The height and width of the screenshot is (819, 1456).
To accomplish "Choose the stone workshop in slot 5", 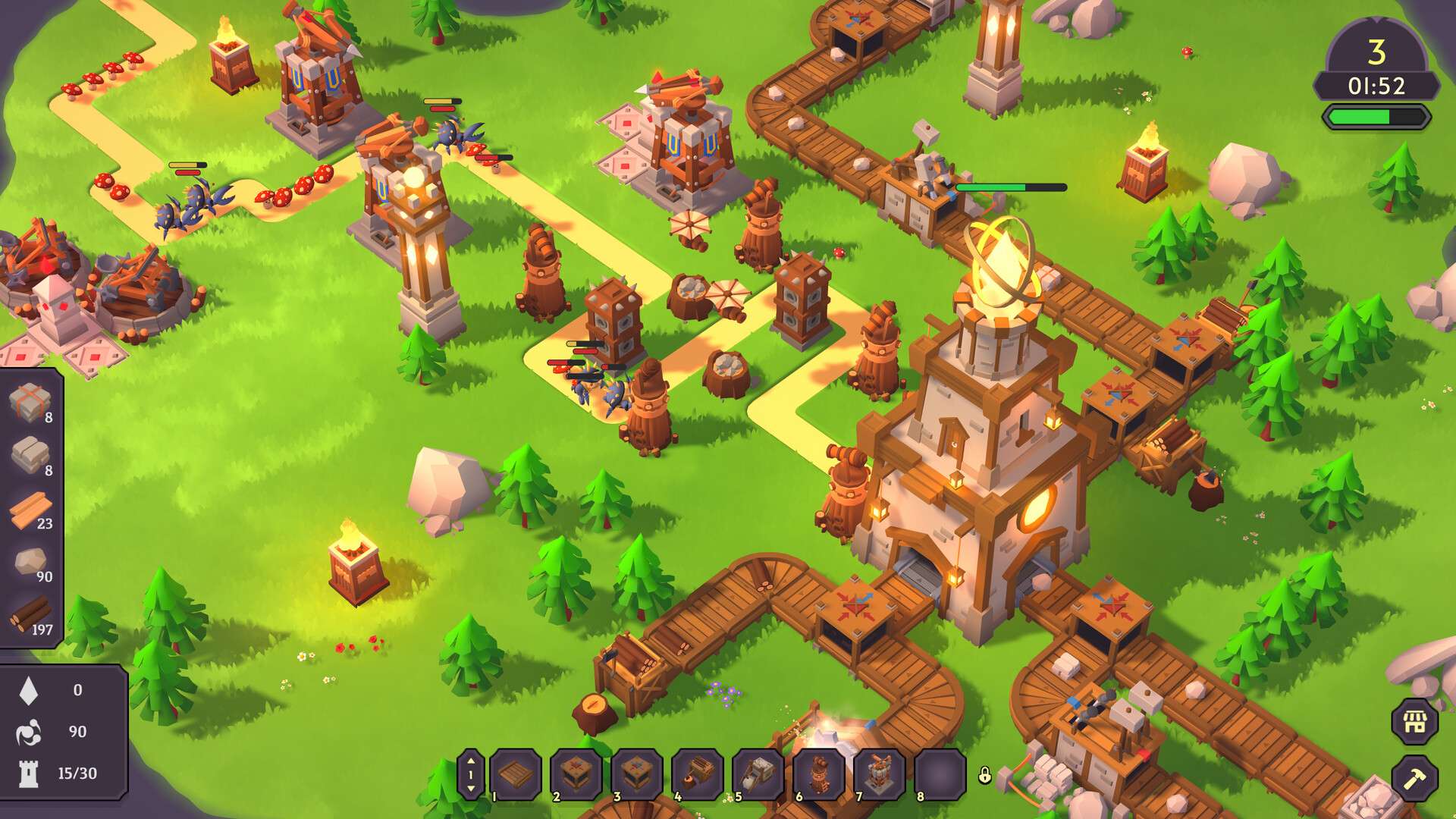I will [758, 774].
